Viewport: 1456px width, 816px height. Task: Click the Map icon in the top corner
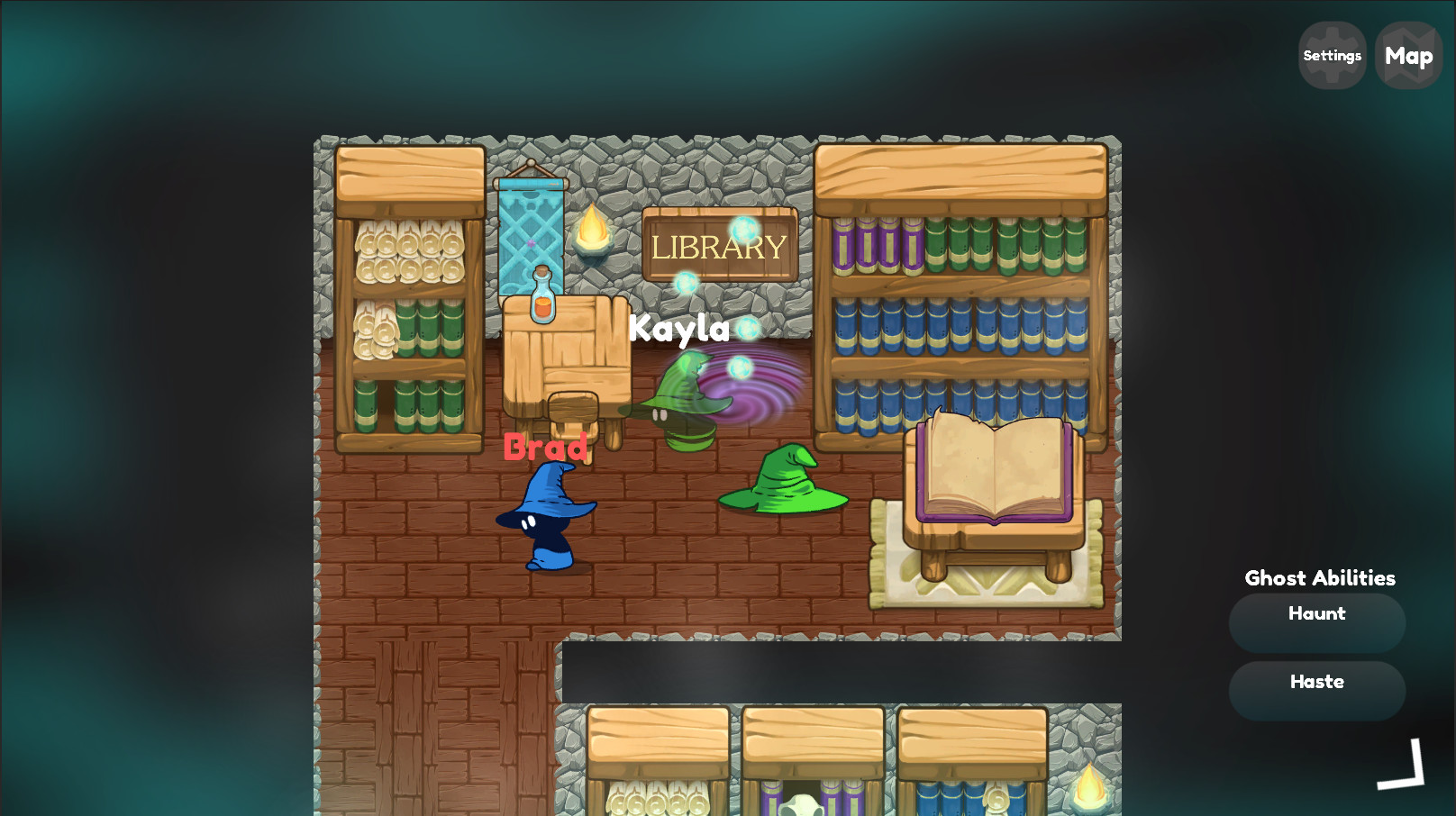tap(1408, 54)
